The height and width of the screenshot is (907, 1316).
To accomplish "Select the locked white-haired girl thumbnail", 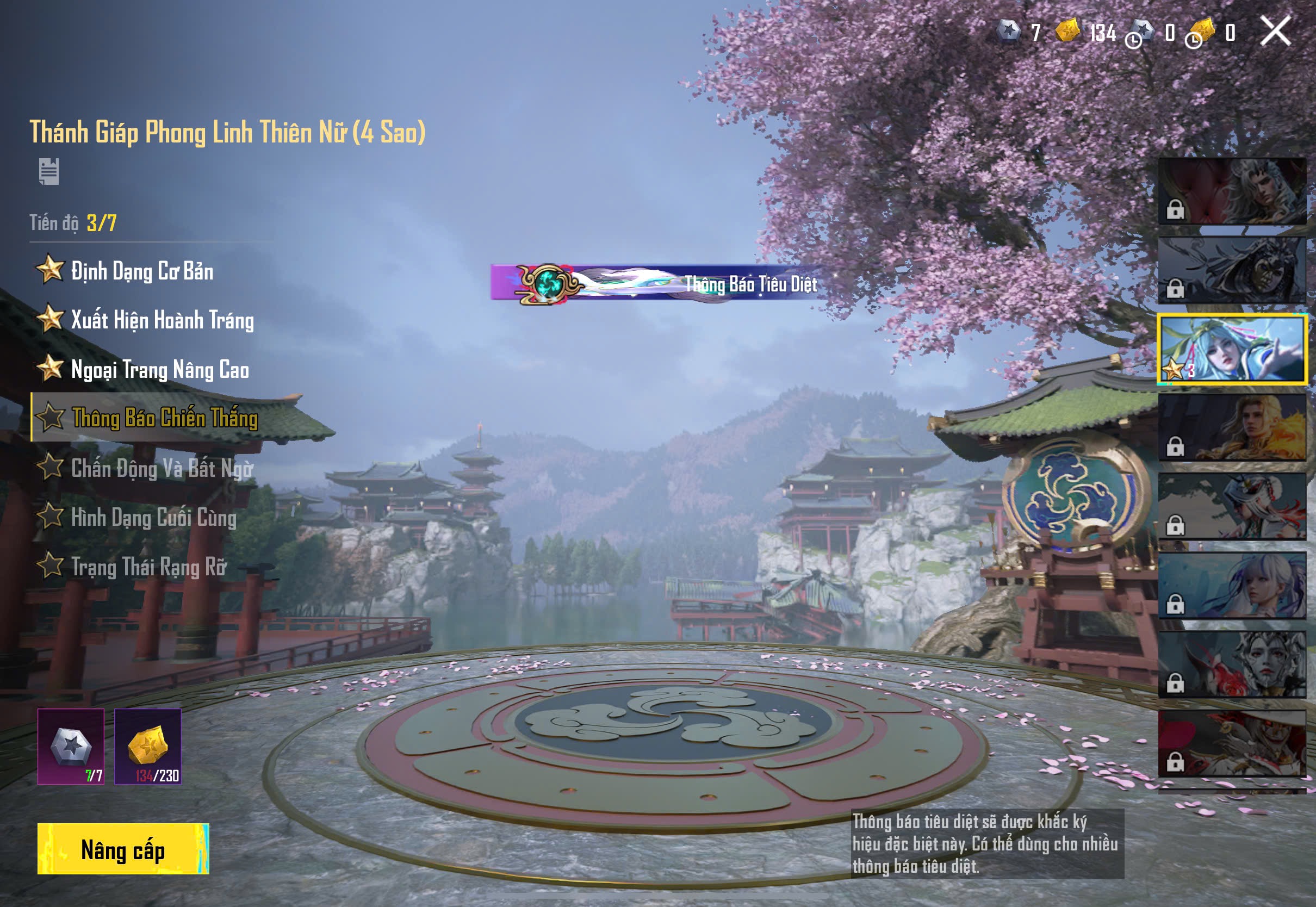I will click(1232, 585).
